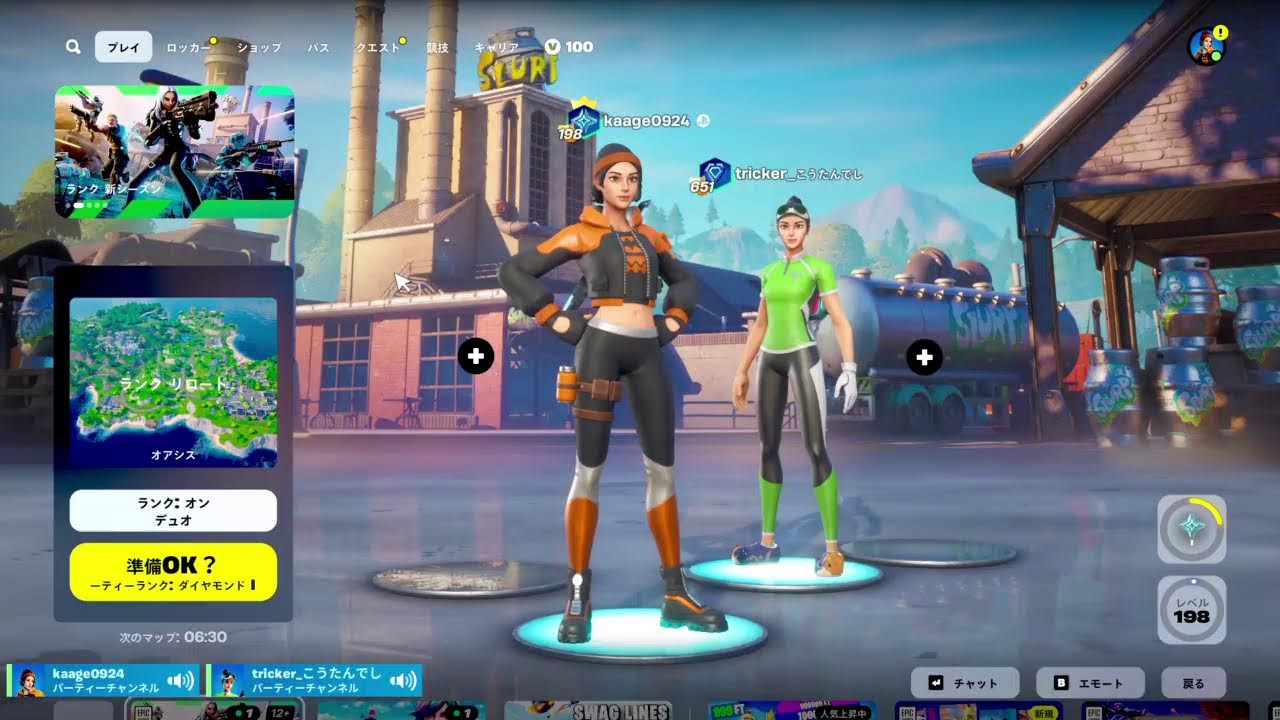Open the ランク 新シーズン news banner
This screenshot has height=720, width=1280.
pyautogui.click(x=175, y=151)
